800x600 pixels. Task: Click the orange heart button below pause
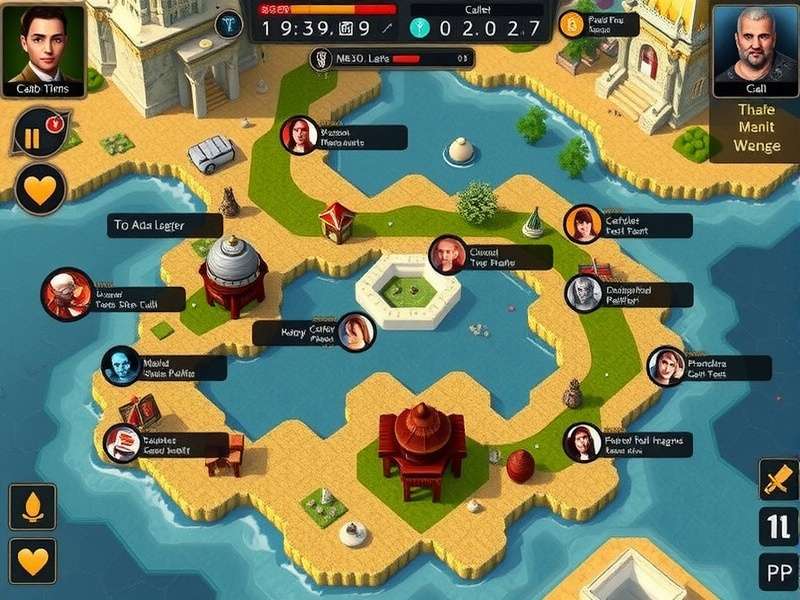[40, 189]
